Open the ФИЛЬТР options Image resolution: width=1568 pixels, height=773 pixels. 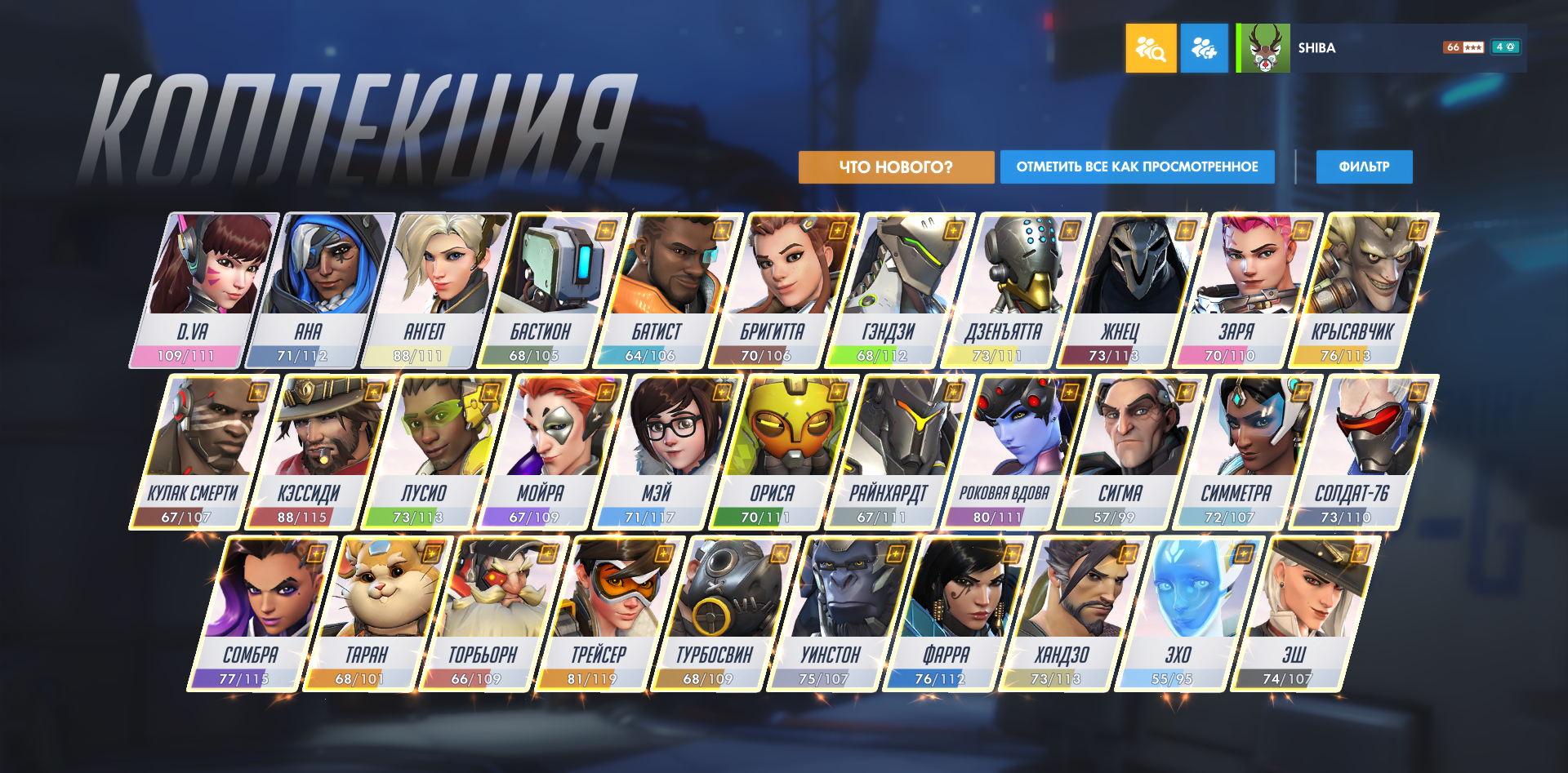(1364, 167)
